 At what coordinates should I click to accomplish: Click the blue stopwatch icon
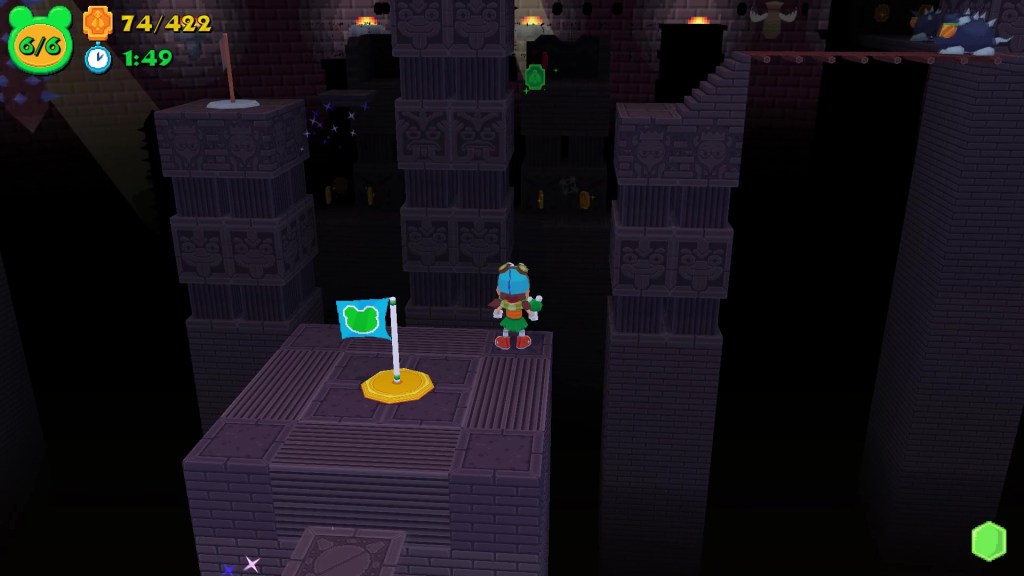(x=98, y=58)
